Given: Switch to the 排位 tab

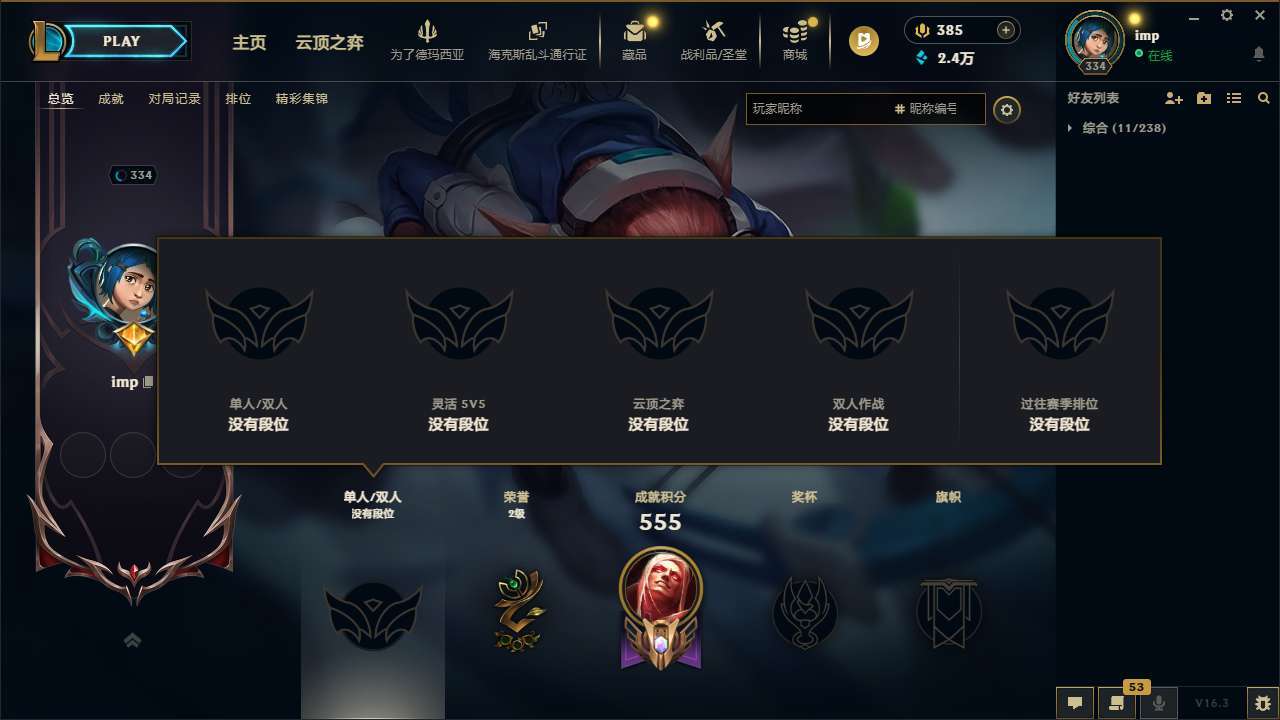Looking at the screenshot, I should coord(238,99).
